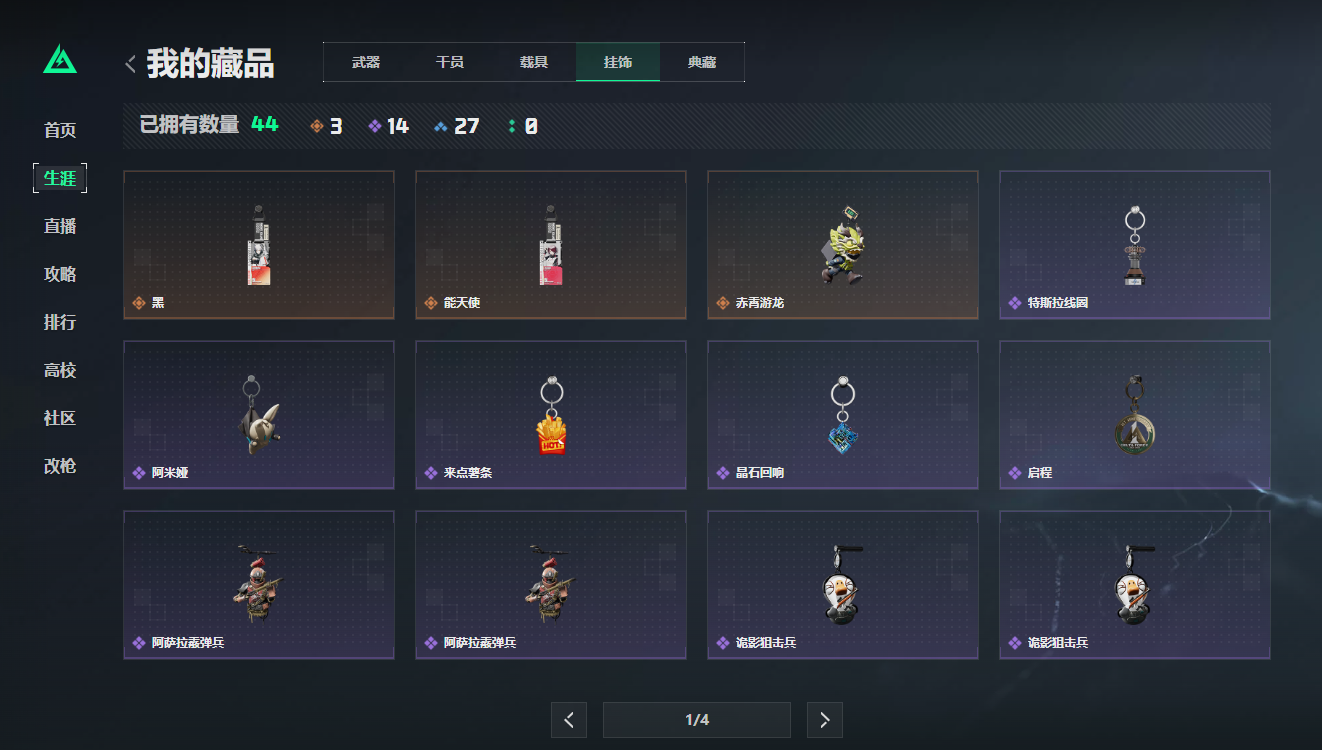Click the previous page arrow
Image resolution: width=1322 pixels, height=750 pixels.
coord(568,719)
